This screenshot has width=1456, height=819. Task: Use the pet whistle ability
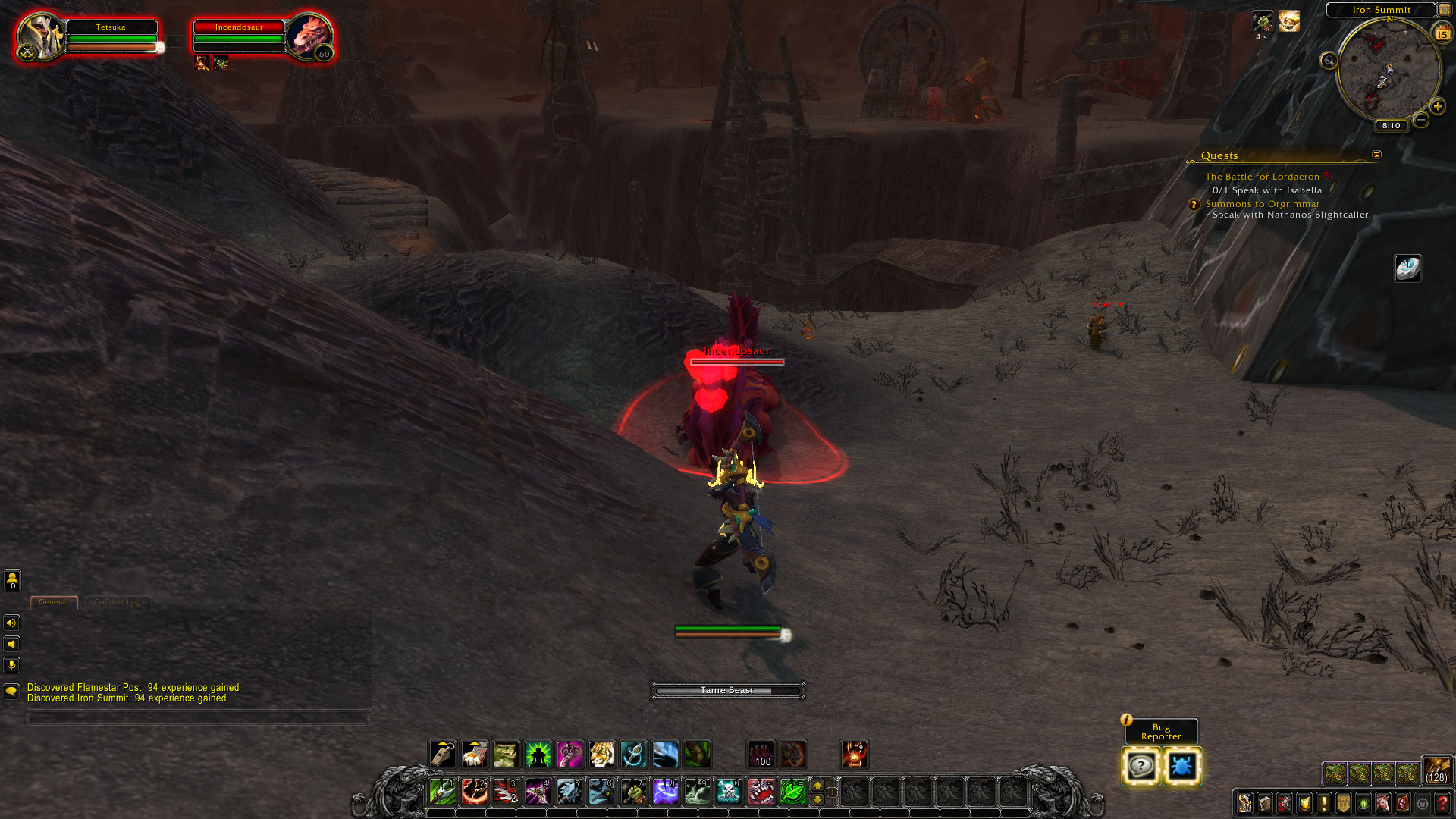pos(442,755)
